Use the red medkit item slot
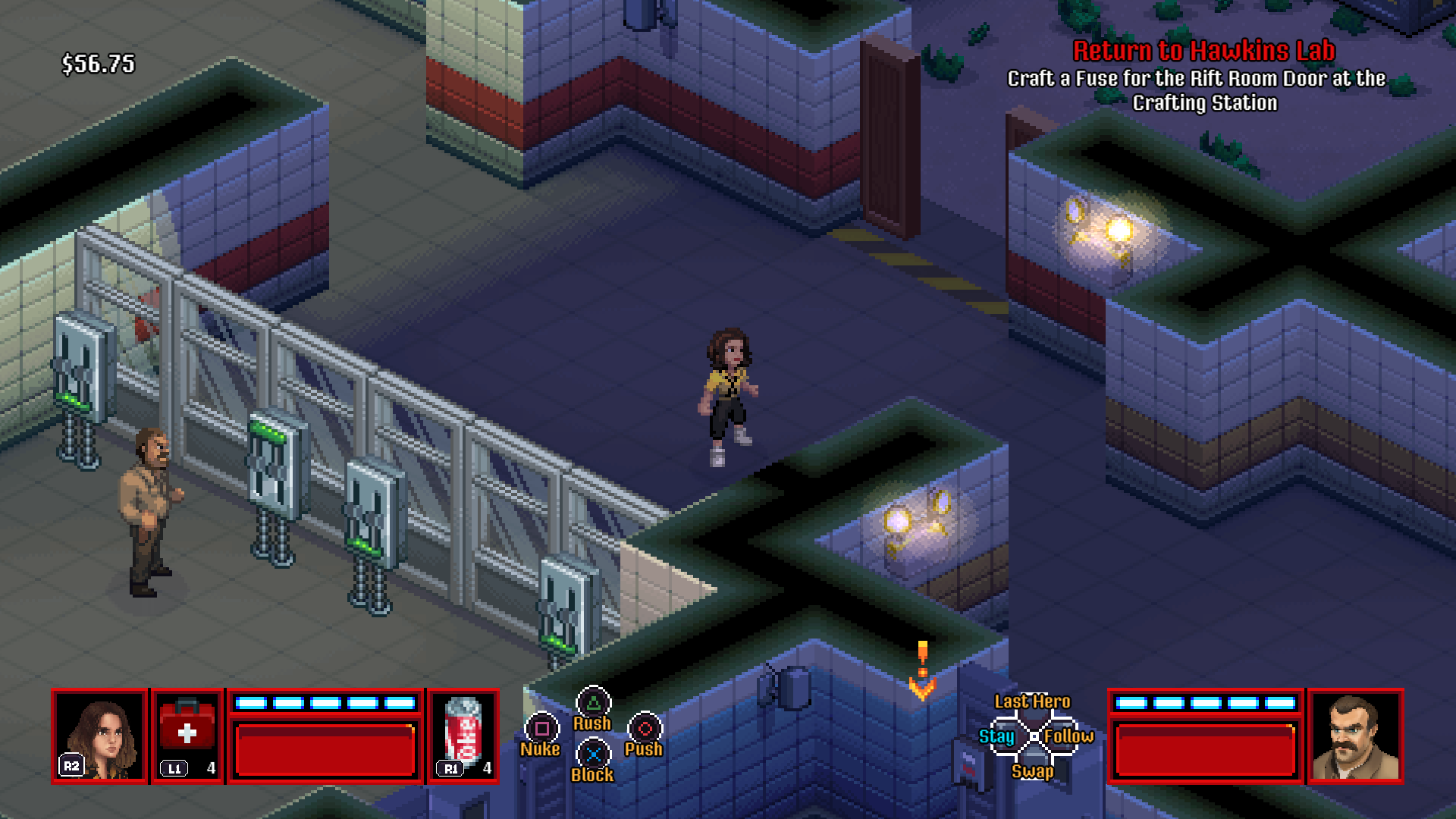Viewport: 1456px width, 819px height. (187, 735)
